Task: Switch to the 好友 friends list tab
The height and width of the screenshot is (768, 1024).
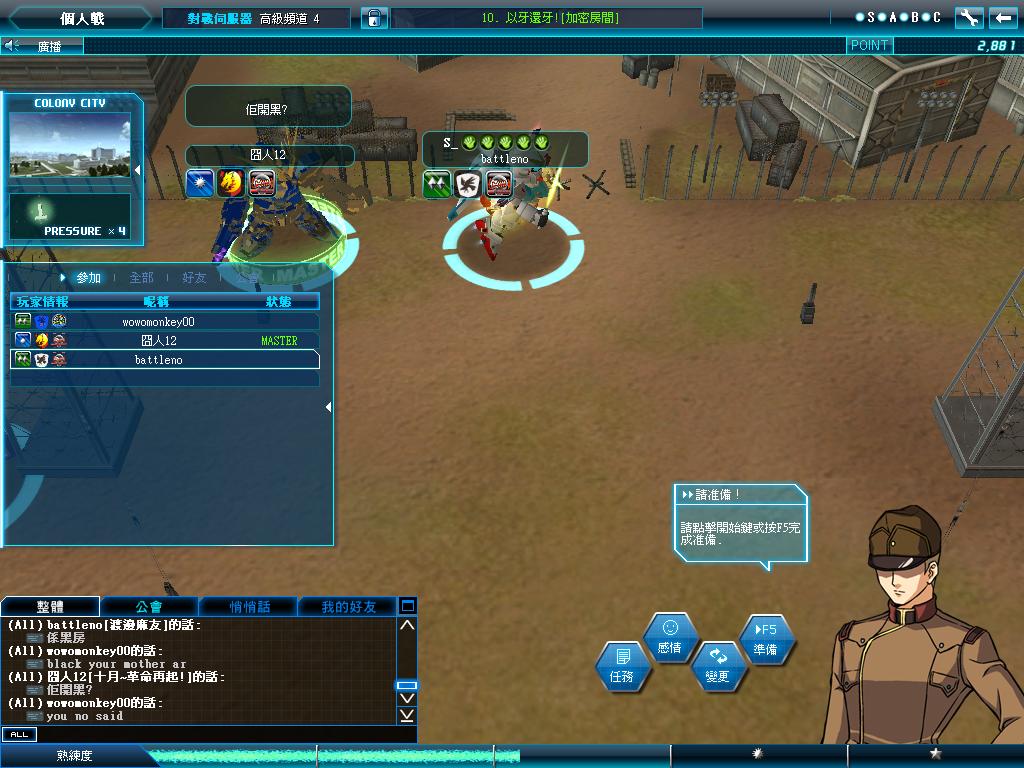Action: (194, 278)
